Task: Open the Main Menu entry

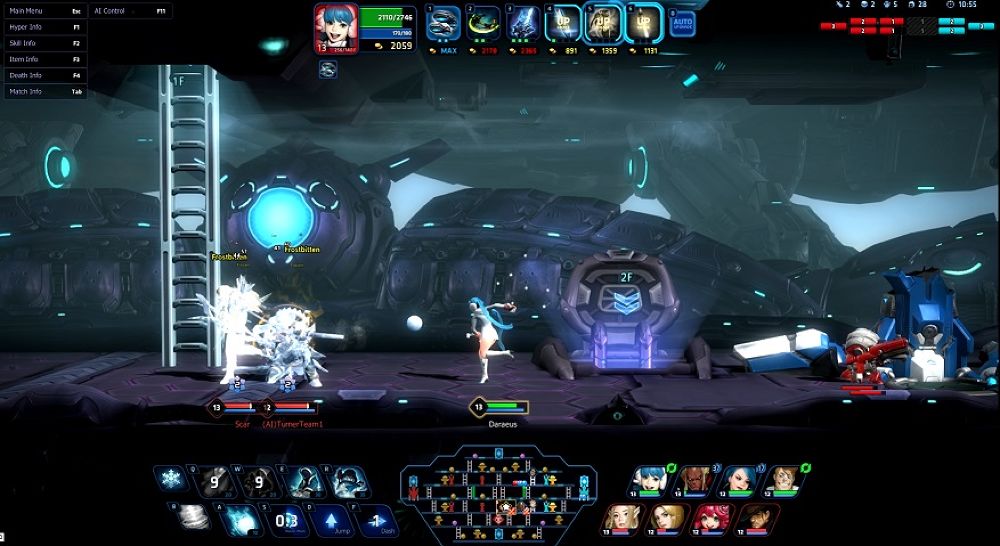Action: [44, 11]
